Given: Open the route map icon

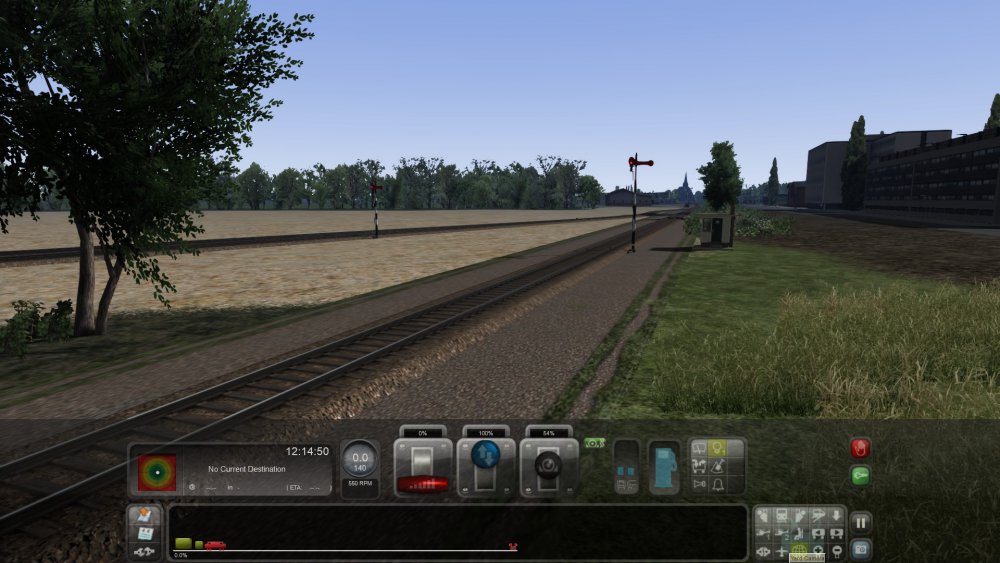Looking at the screenshot, I should (x=144, y=514).
